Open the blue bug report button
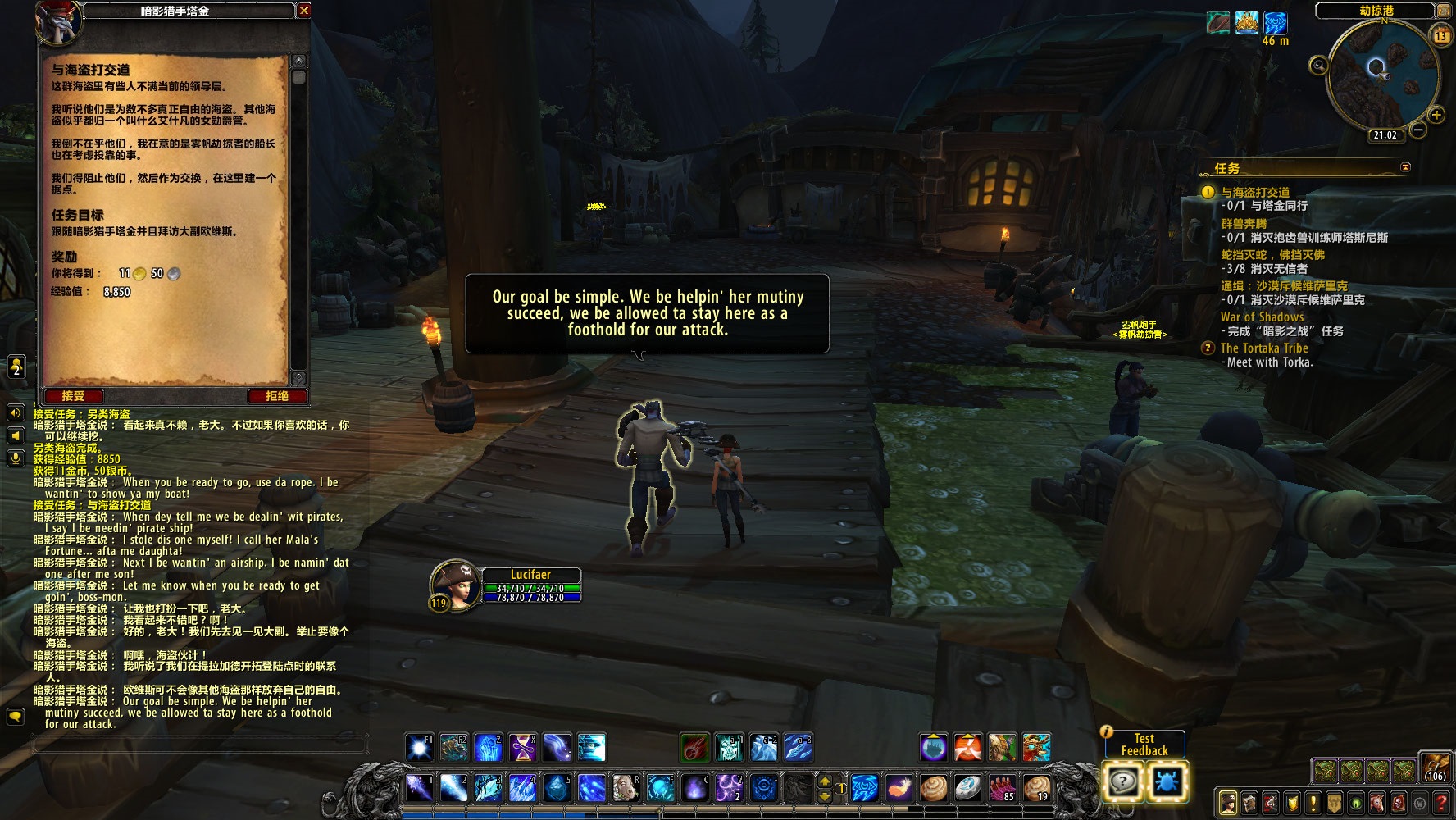The width and height of the screenshot is (1456, 820). 1166,781
